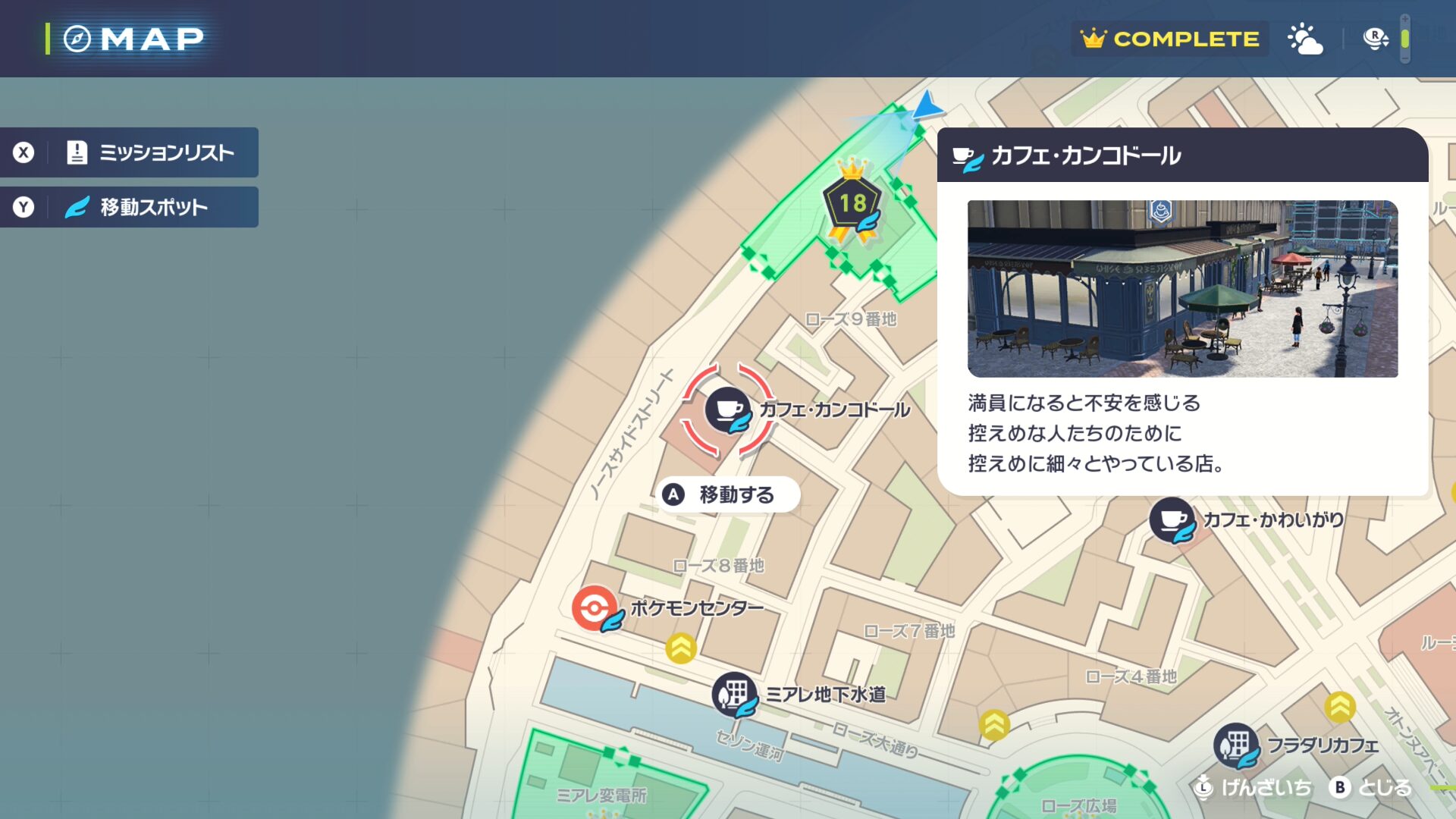The height and width of the screenshot is (819, 1456).
Task: View the カフェ・カンコドール preview photo
Action: pos(1182,288)
